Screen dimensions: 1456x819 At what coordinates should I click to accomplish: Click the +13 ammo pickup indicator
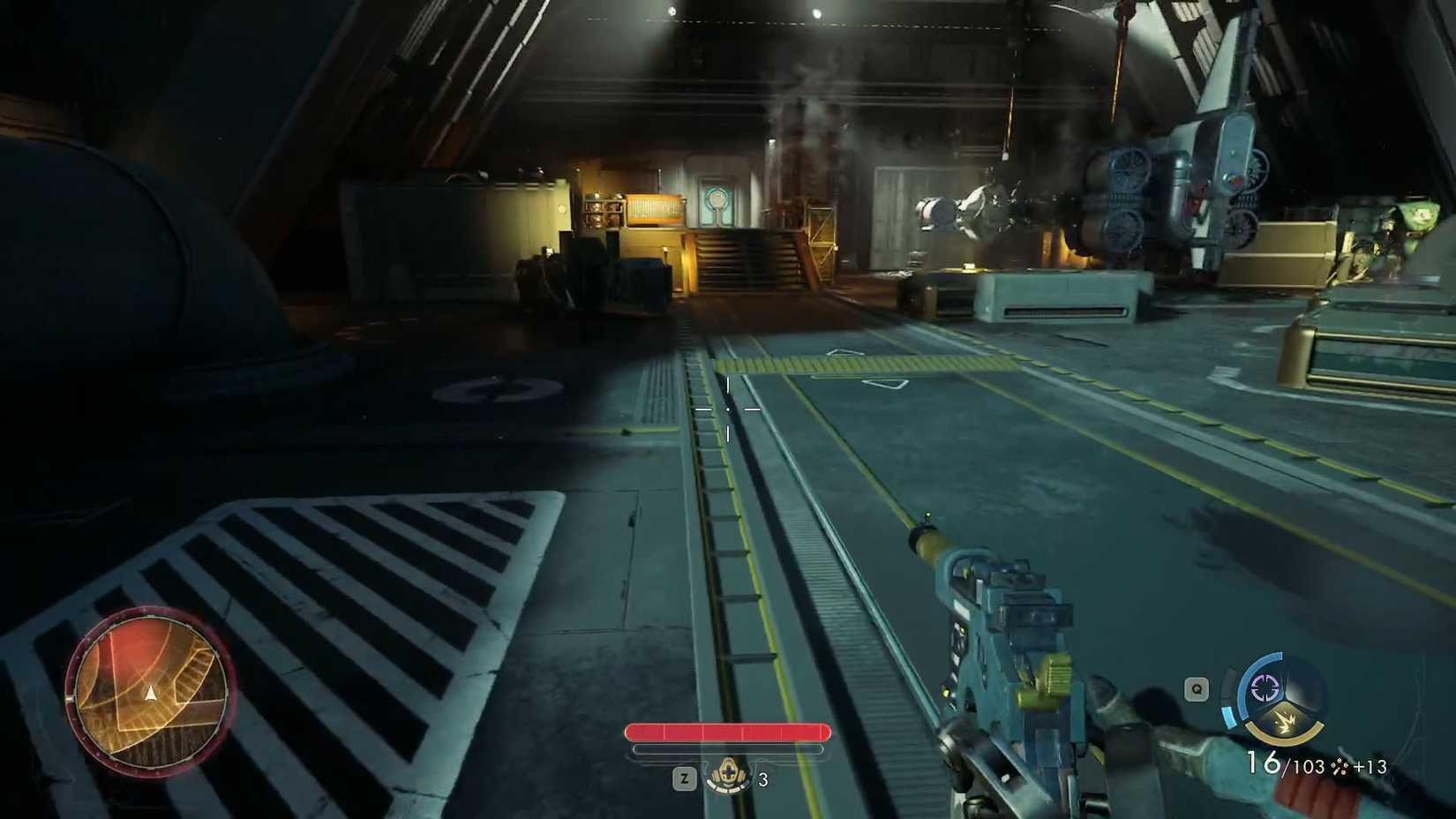click(x=1372, y=766)
